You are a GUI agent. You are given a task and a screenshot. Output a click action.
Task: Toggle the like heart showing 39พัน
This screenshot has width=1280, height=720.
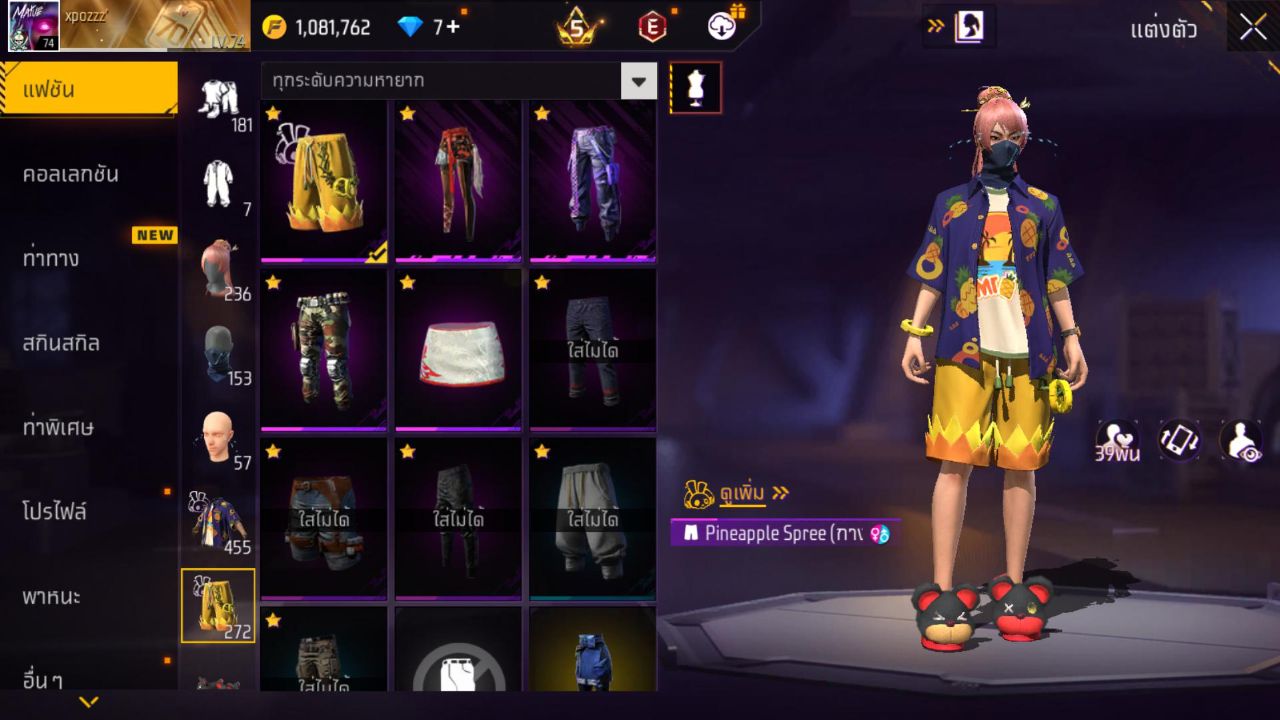1120,440
